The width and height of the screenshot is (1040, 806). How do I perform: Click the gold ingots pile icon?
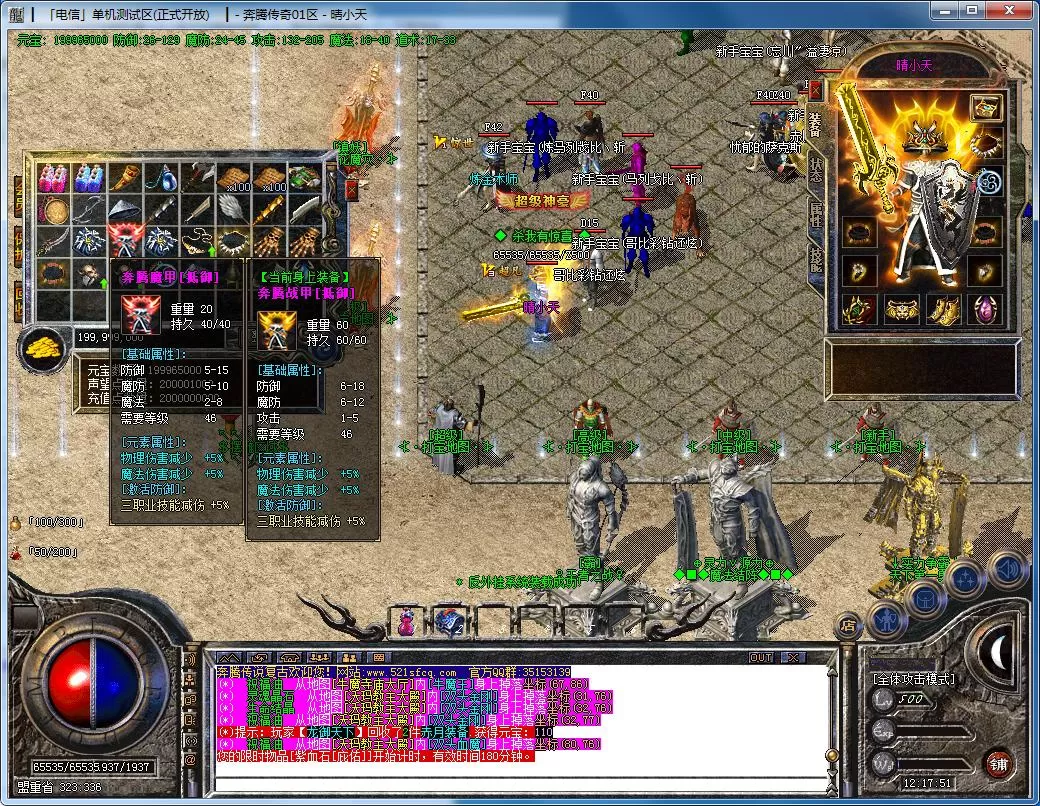click(42, 348)
